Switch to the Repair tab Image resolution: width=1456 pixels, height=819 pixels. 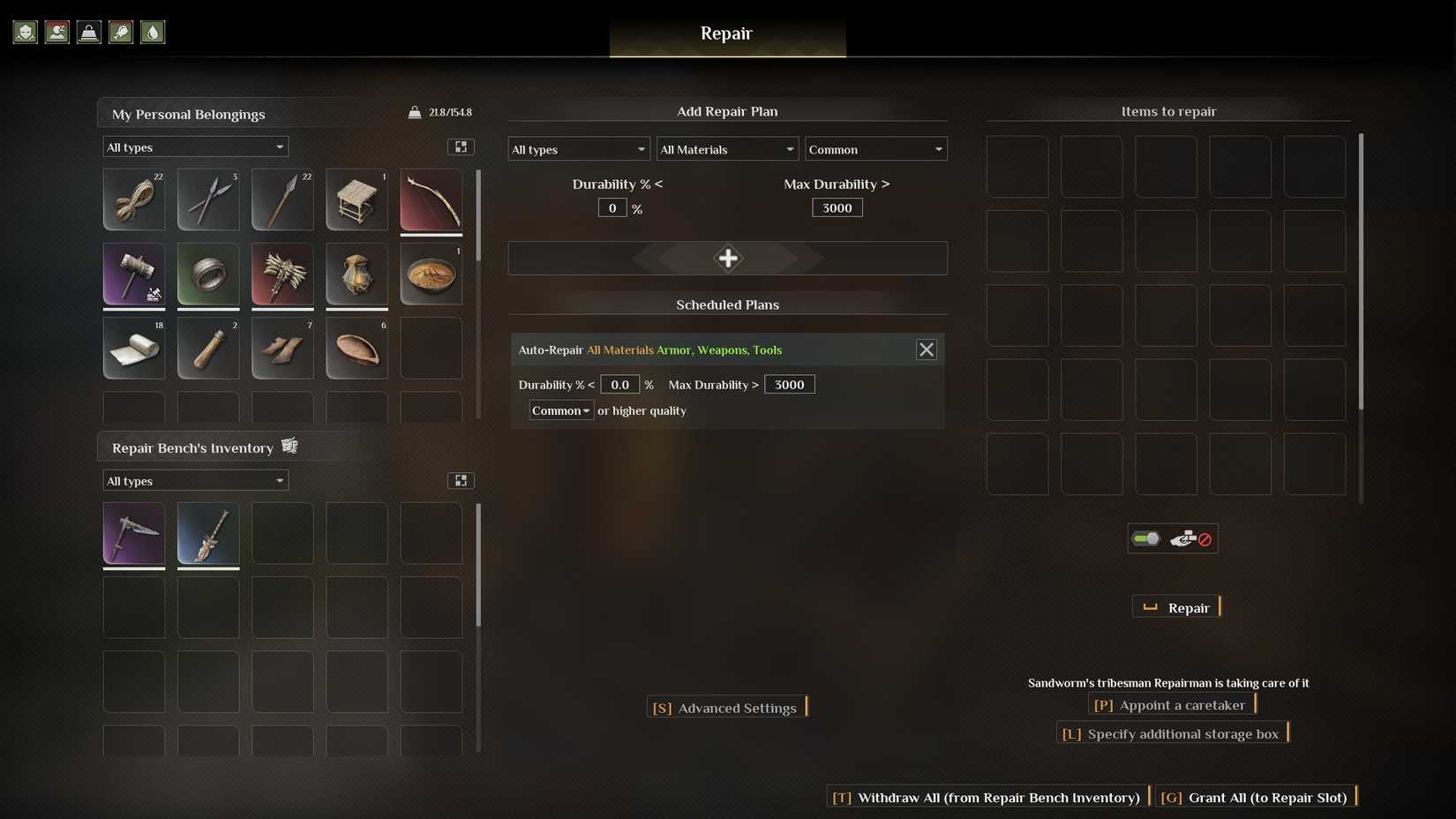coord(727,34)
